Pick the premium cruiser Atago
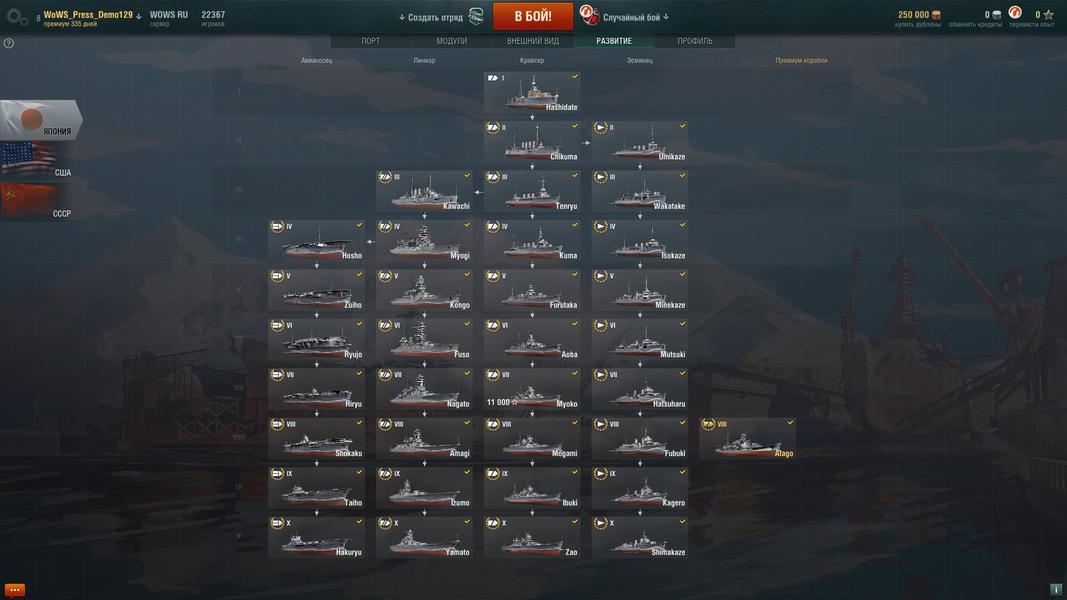1067x600 pixels. coord(748,439)
